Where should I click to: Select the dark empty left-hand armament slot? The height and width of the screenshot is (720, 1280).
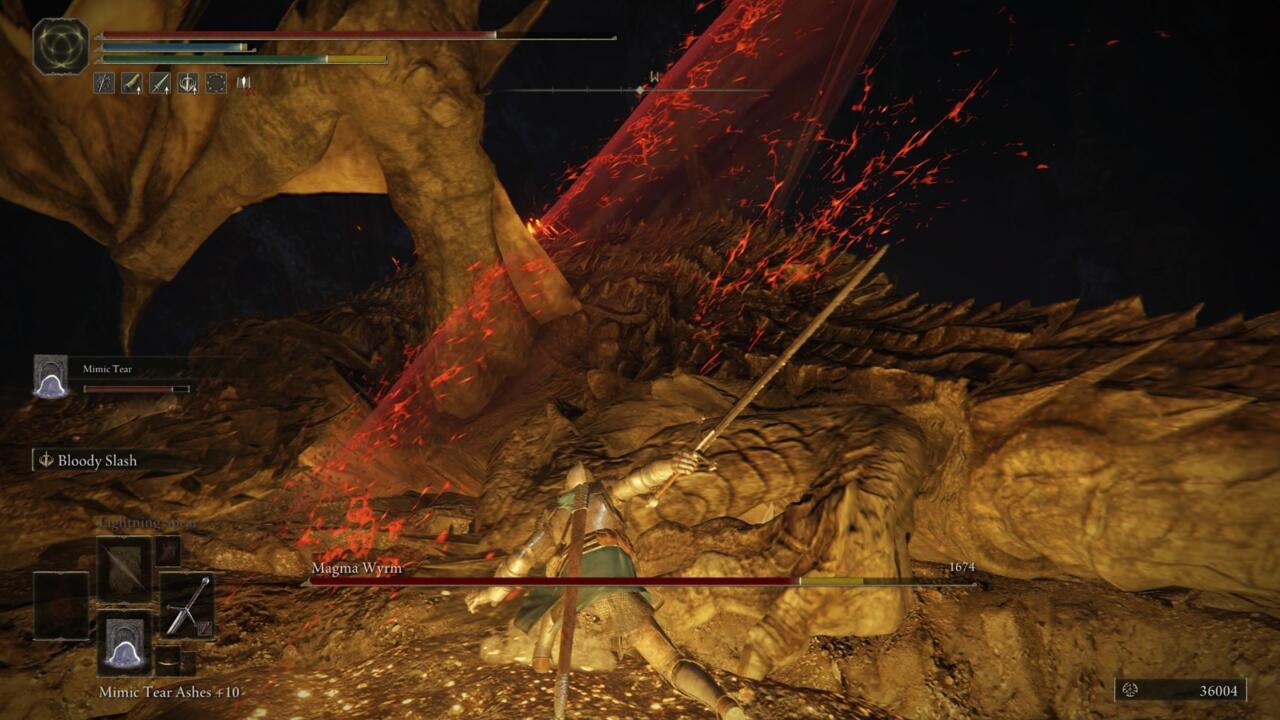pos(59,605)
